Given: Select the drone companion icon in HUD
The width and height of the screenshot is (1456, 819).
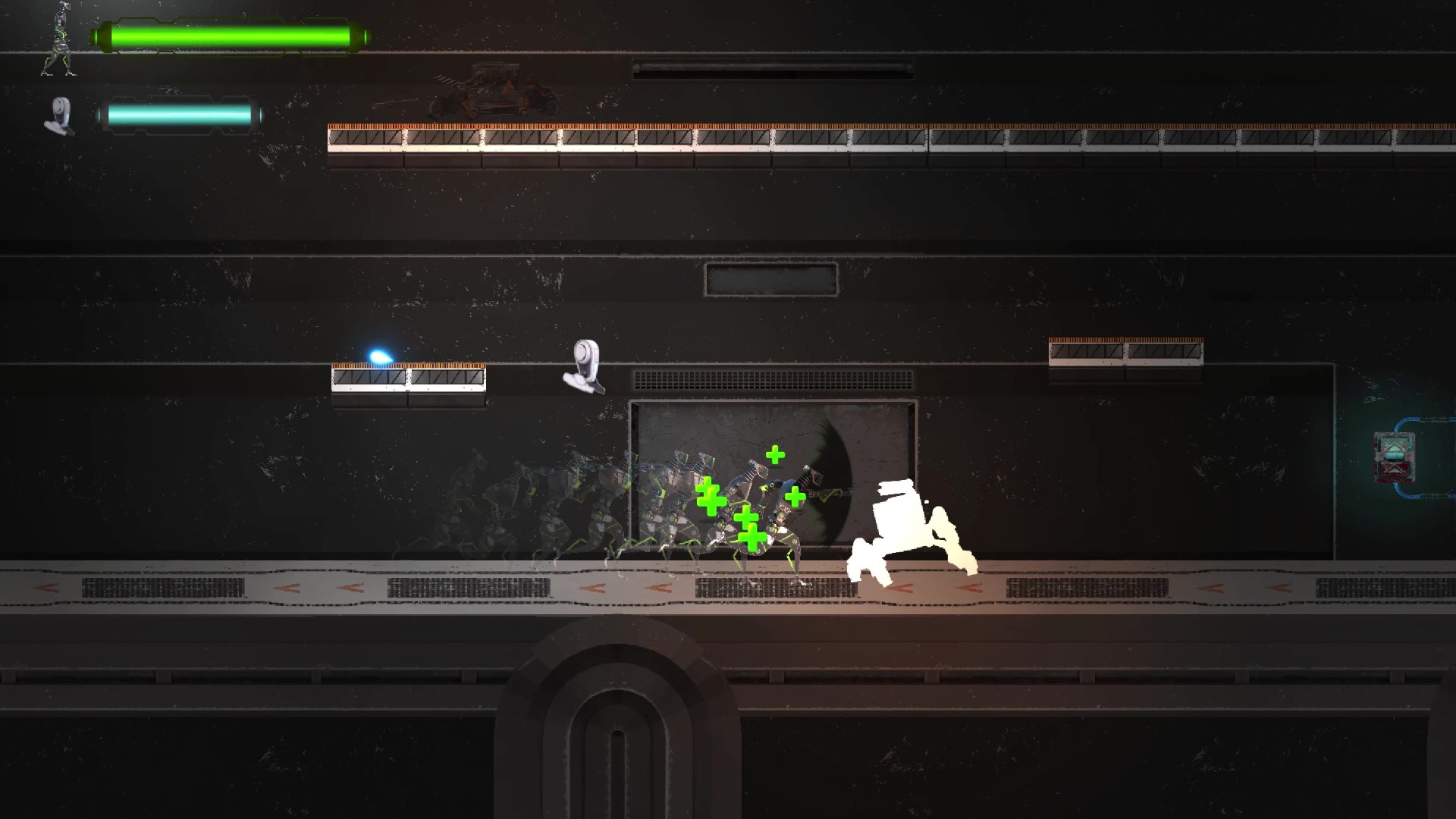Looking at the screenshot, I should tap(60, 116).
